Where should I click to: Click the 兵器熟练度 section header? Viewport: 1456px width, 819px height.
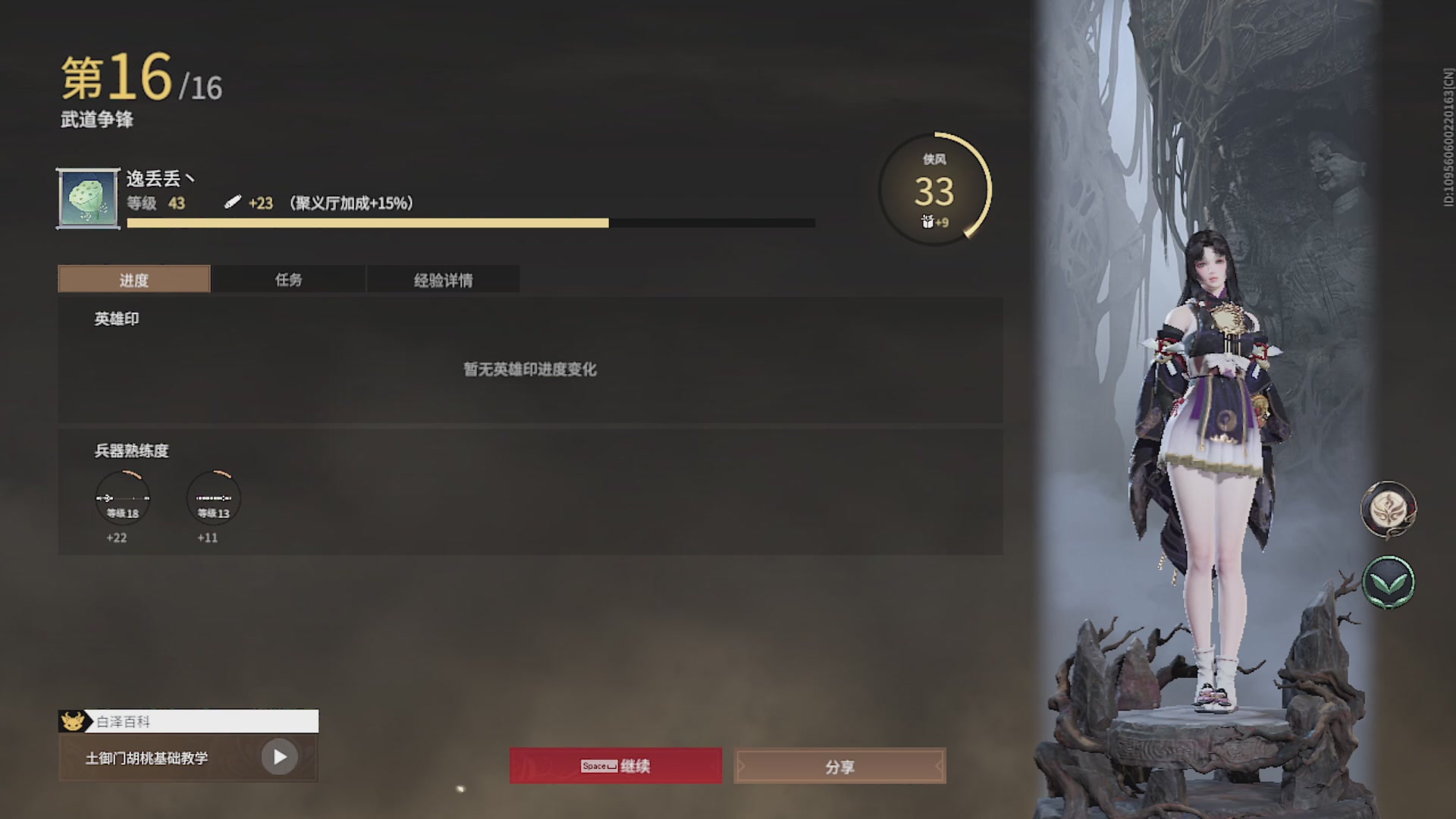click(x=130, y=451)
